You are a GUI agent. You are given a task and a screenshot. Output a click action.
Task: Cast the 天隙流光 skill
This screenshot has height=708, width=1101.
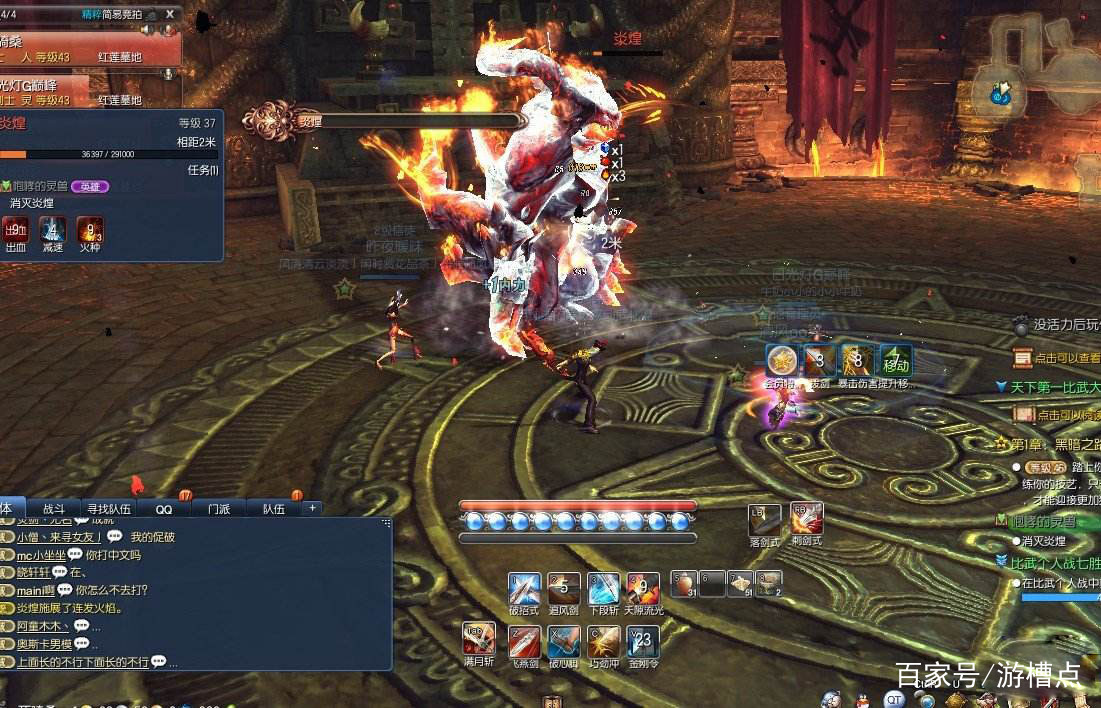pyautogui.click(x=642, y=588)
